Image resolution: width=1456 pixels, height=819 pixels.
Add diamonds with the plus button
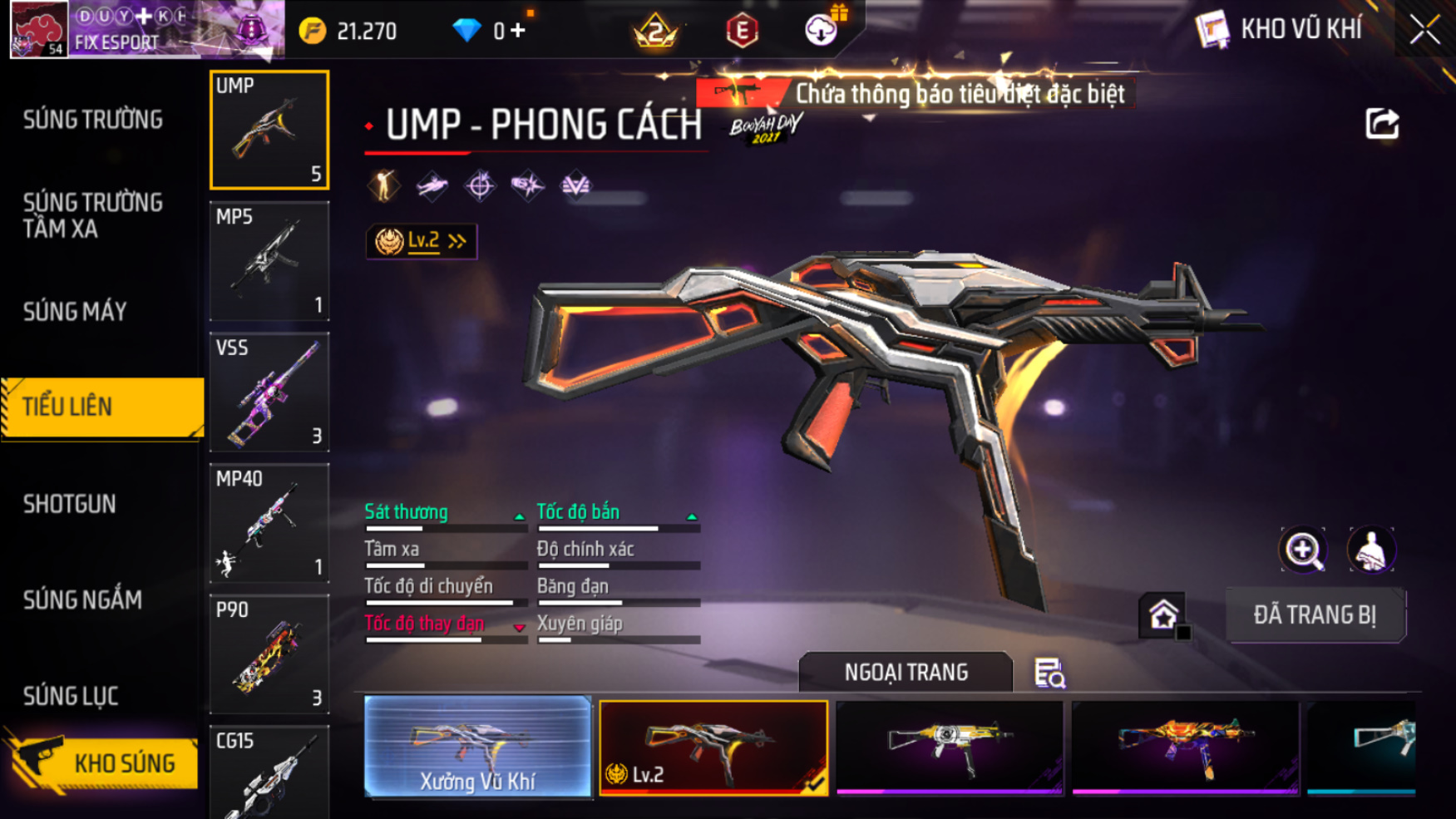pyautogui.click(x=519, y=32)
